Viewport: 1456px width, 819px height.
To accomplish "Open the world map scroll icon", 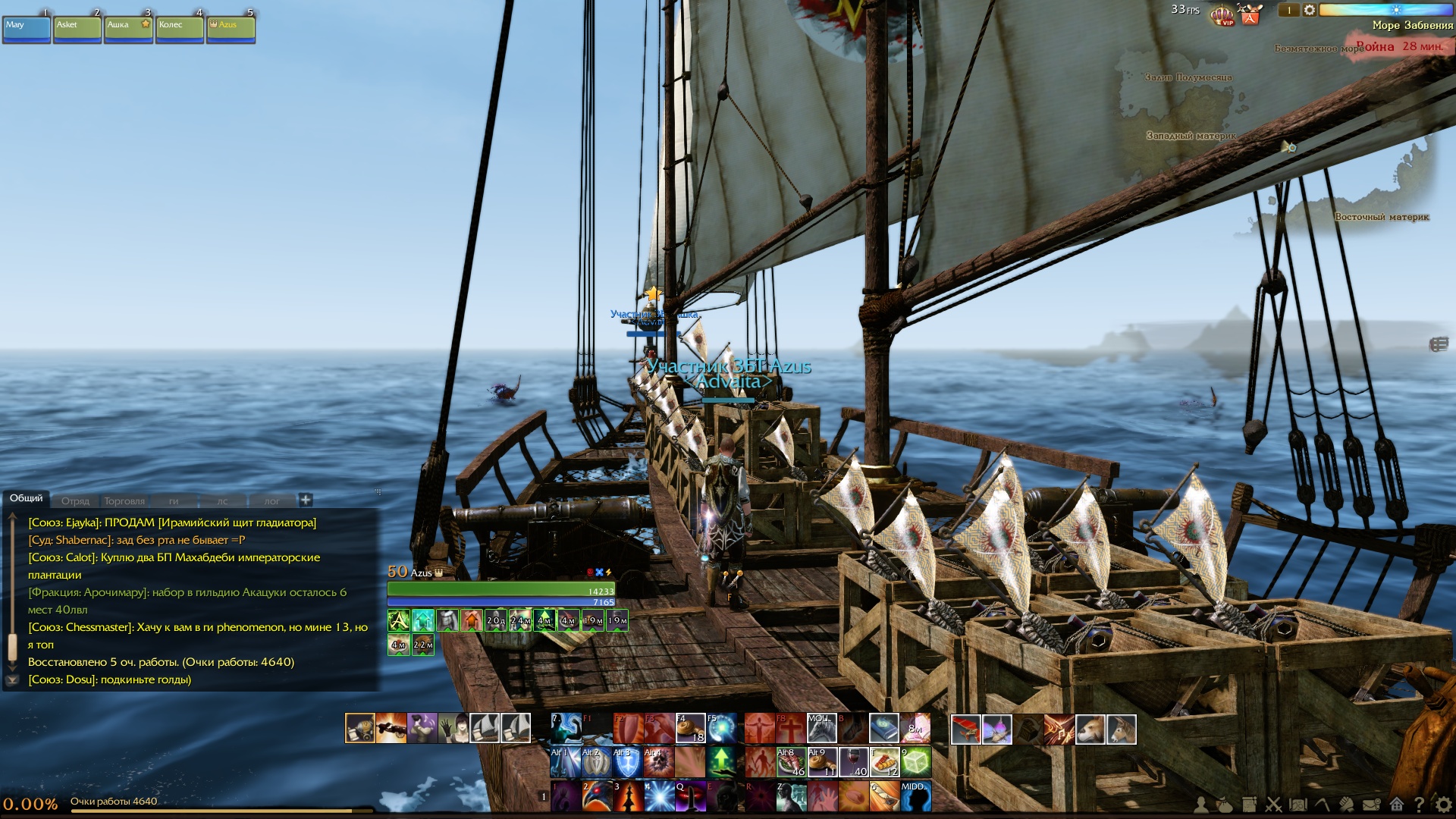I will click(x=1298, y=805).
